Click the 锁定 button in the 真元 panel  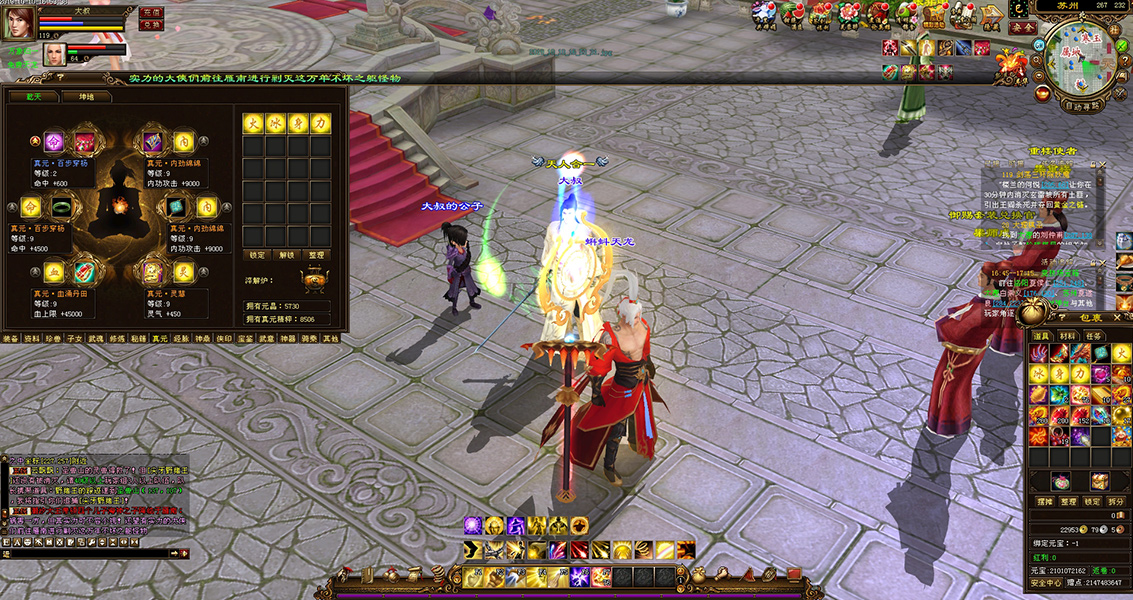256,255
